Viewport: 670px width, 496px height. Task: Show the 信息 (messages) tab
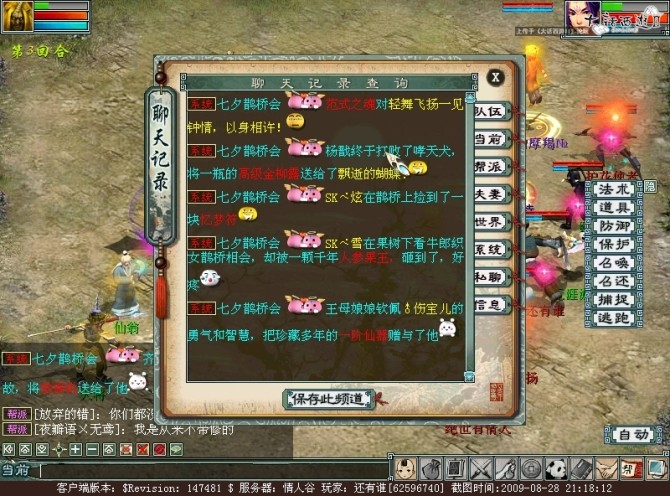click(489, 304)
